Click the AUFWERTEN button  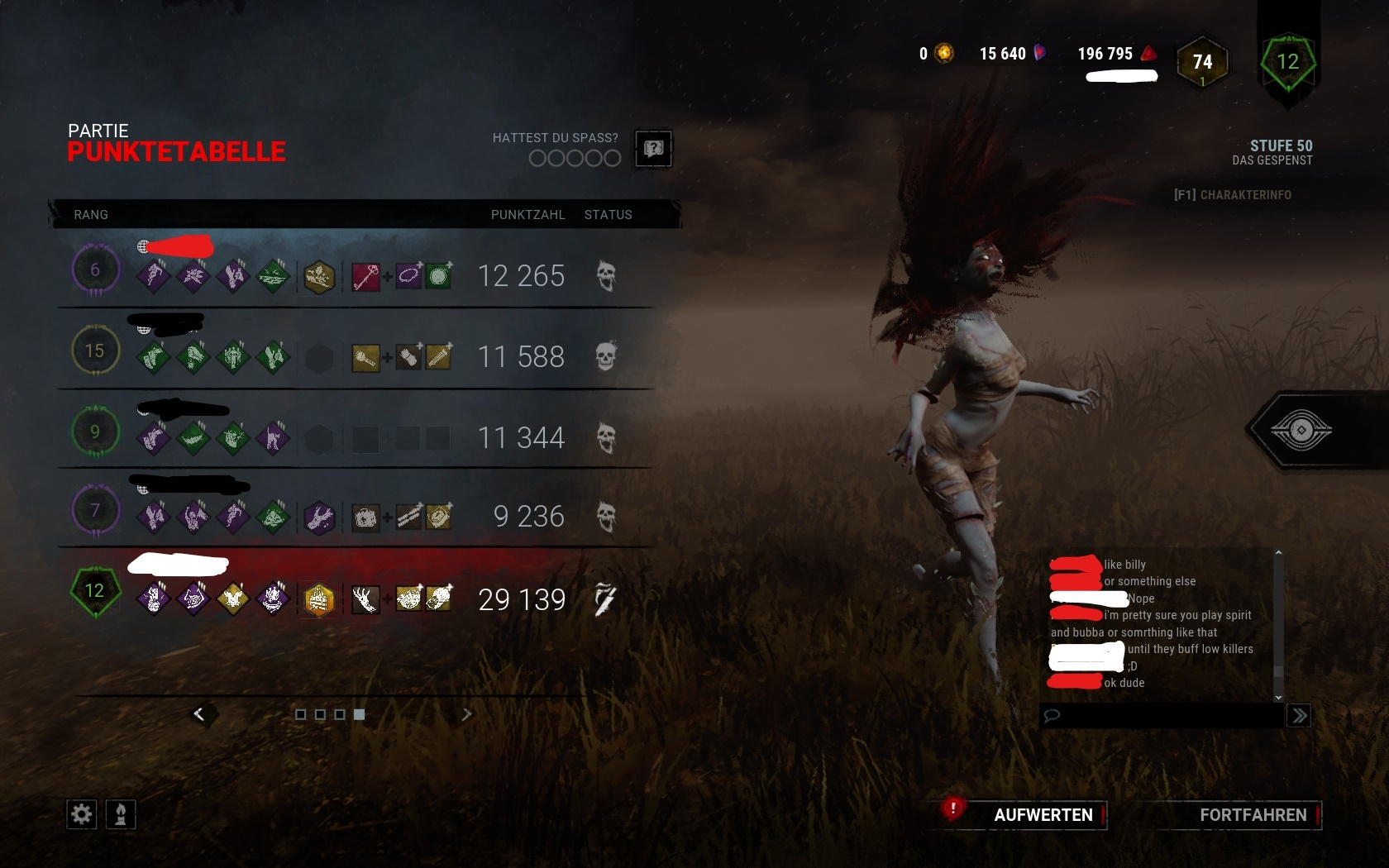[1042, 814]
